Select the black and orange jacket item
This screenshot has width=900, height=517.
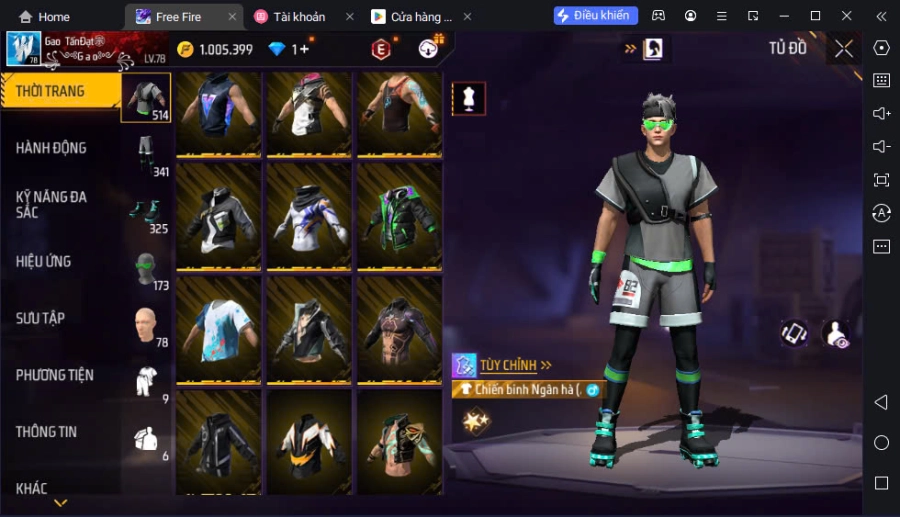pyautogui.click(x=309, y=443)
